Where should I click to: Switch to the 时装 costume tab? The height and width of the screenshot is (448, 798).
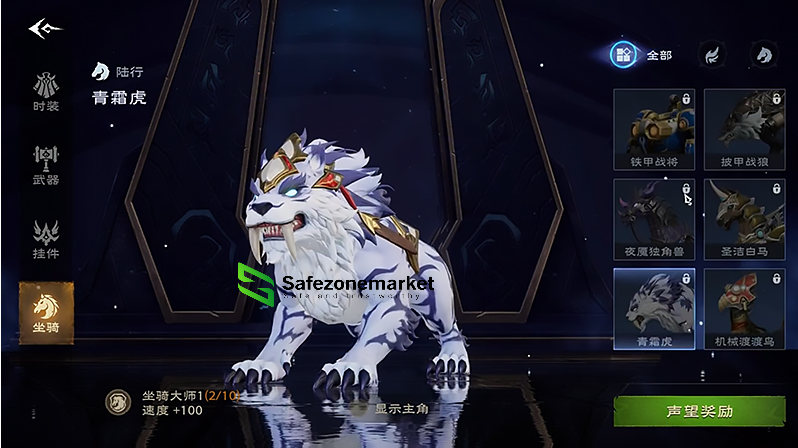(x=45, y=91)
